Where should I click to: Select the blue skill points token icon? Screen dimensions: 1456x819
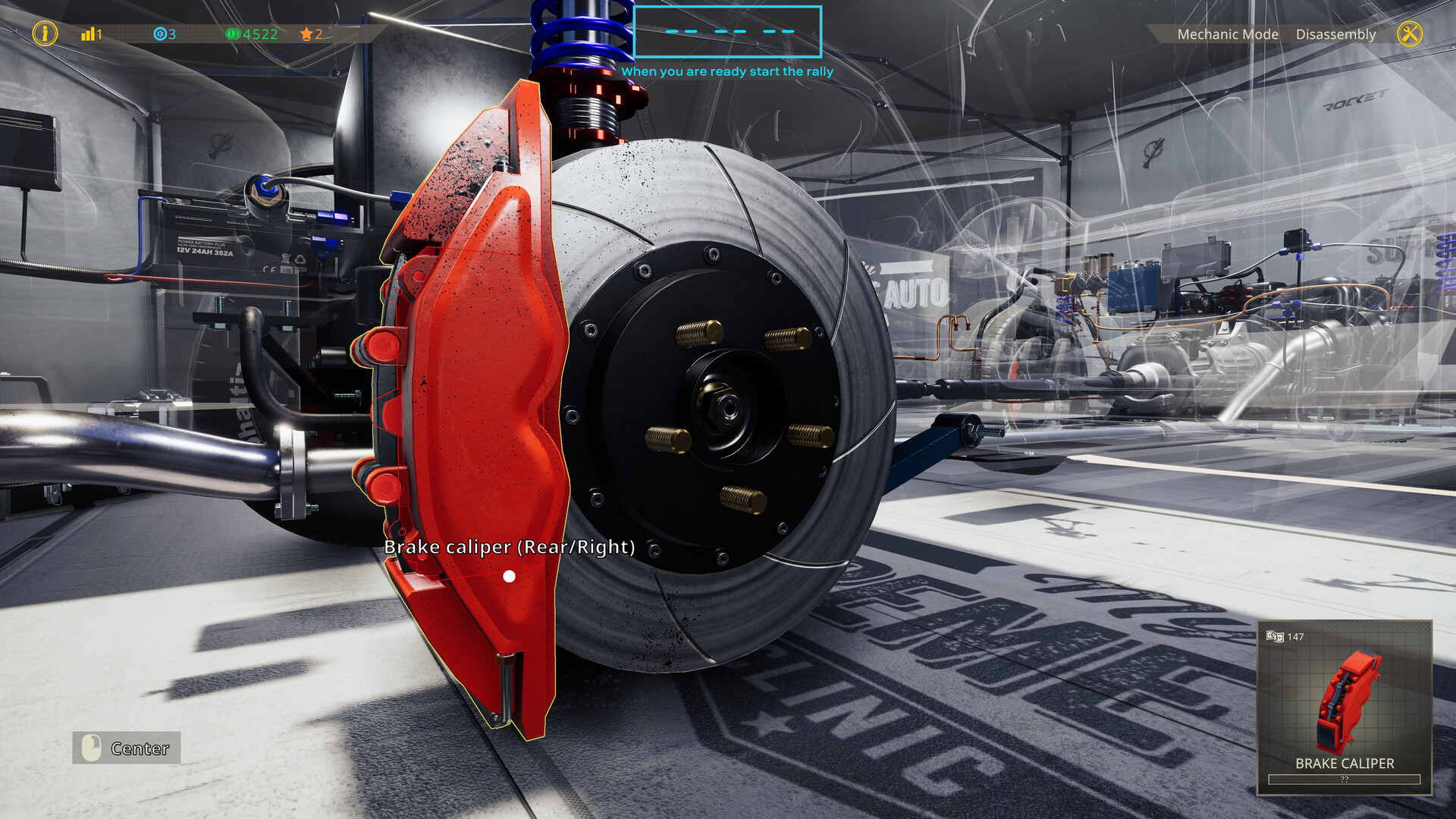(x=160, y=33)
